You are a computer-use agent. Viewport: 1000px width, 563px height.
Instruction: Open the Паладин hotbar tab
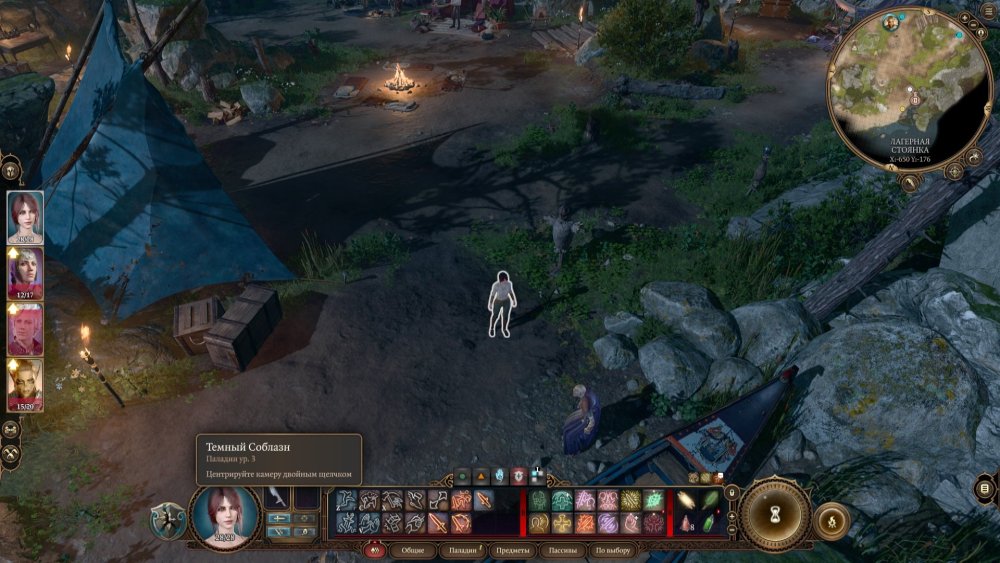[x=463, y=550]
